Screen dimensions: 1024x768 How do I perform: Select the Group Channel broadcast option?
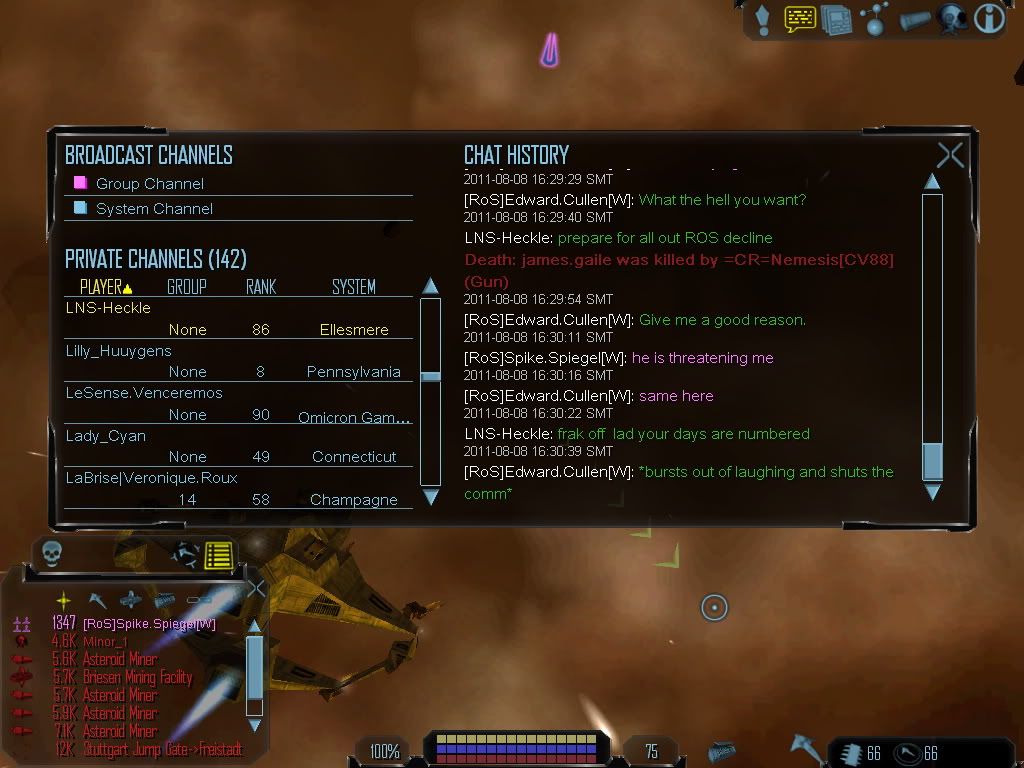click(149, 184)
